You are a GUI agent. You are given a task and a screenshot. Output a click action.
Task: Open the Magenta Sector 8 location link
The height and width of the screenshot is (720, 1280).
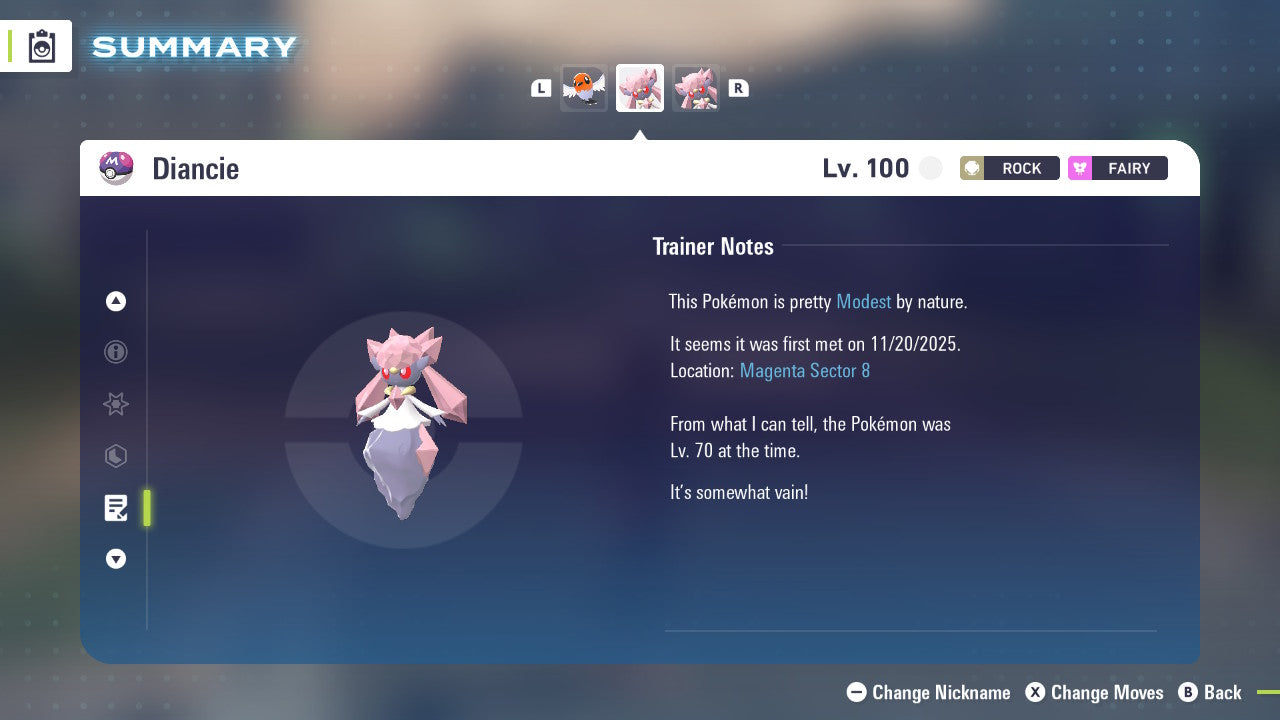coord(804,370)
